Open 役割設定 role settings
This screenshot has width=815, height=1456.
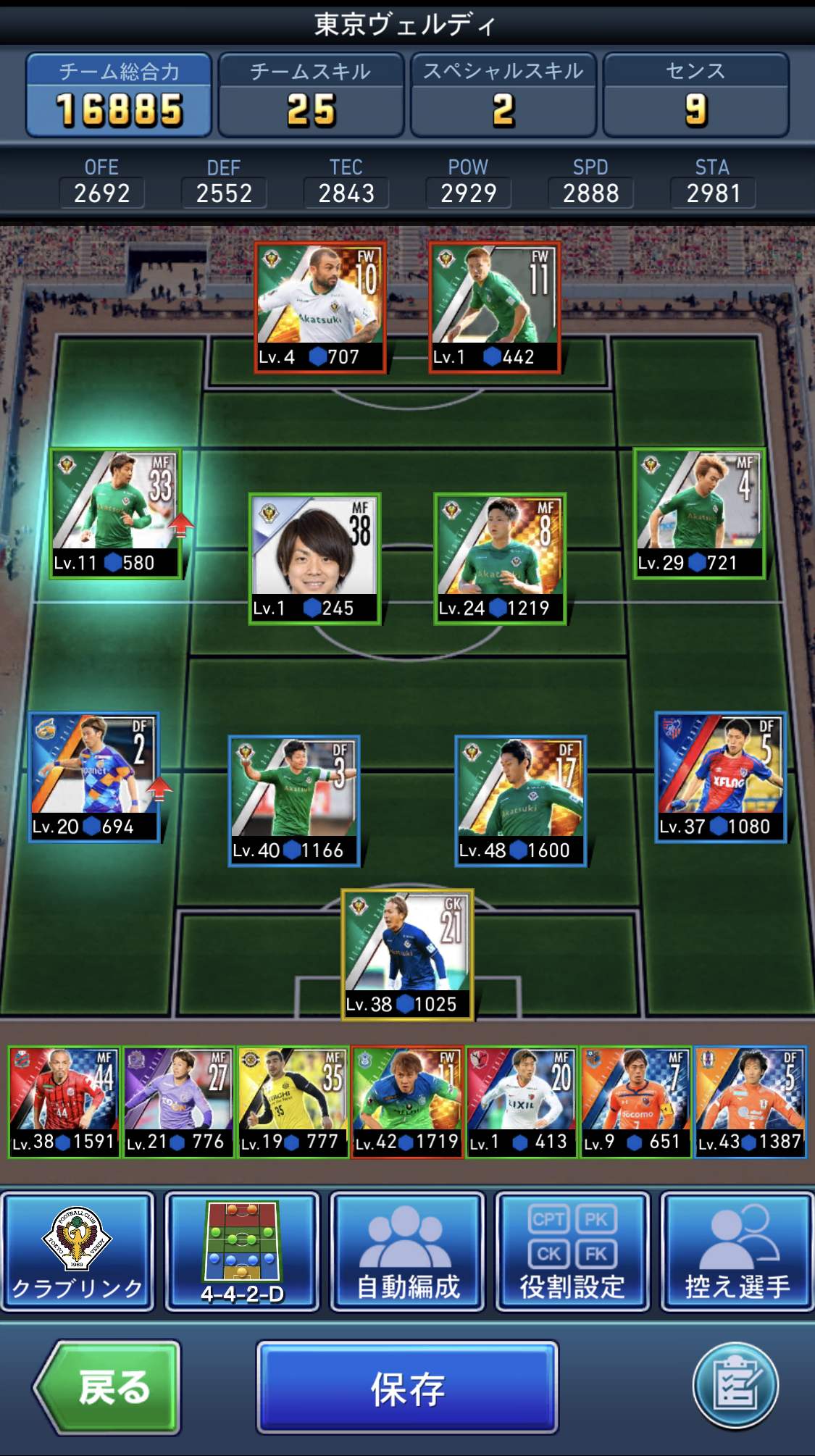click(x=572, y=1252)
